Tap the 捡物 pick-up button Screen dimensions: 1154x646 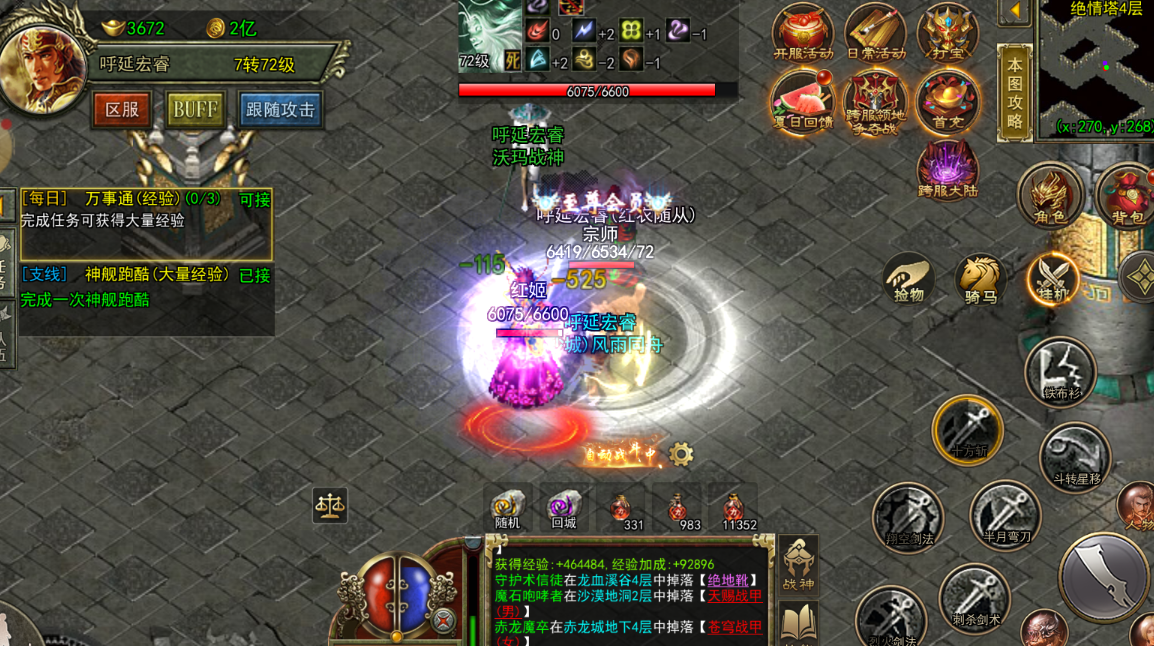[x=908, y=279]
